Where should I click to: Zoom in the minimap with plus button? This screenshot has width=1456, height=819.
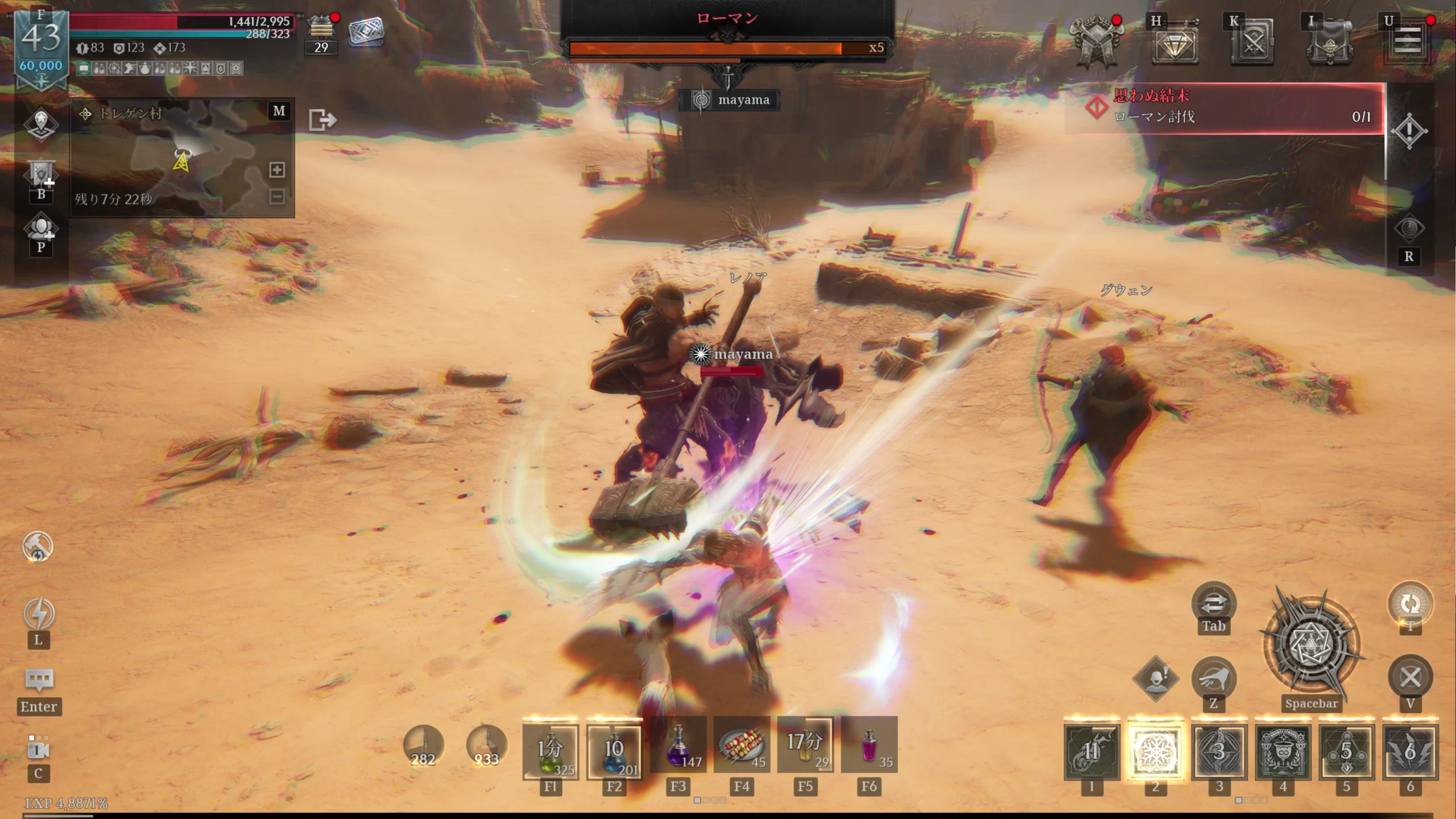click(277, 169)
